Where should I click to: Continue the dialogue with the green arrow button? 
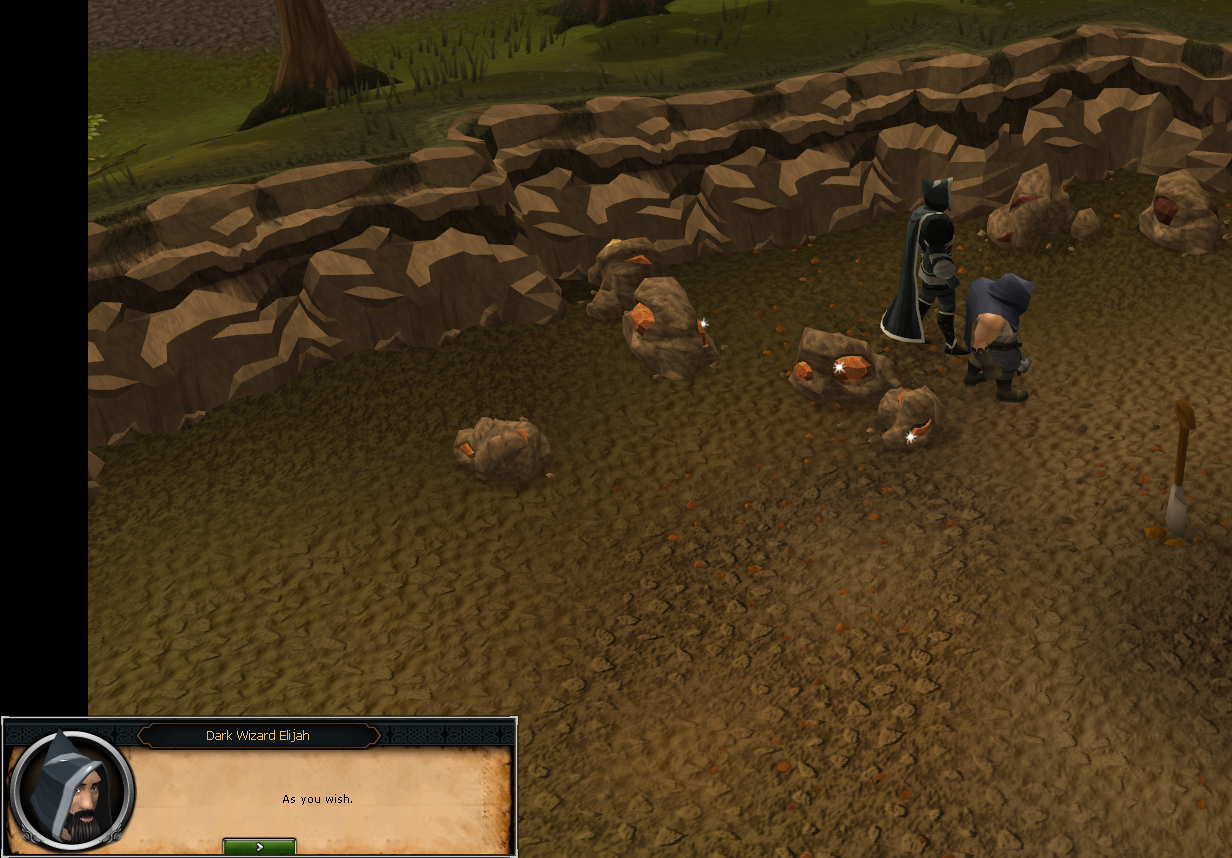pos(259,846)
